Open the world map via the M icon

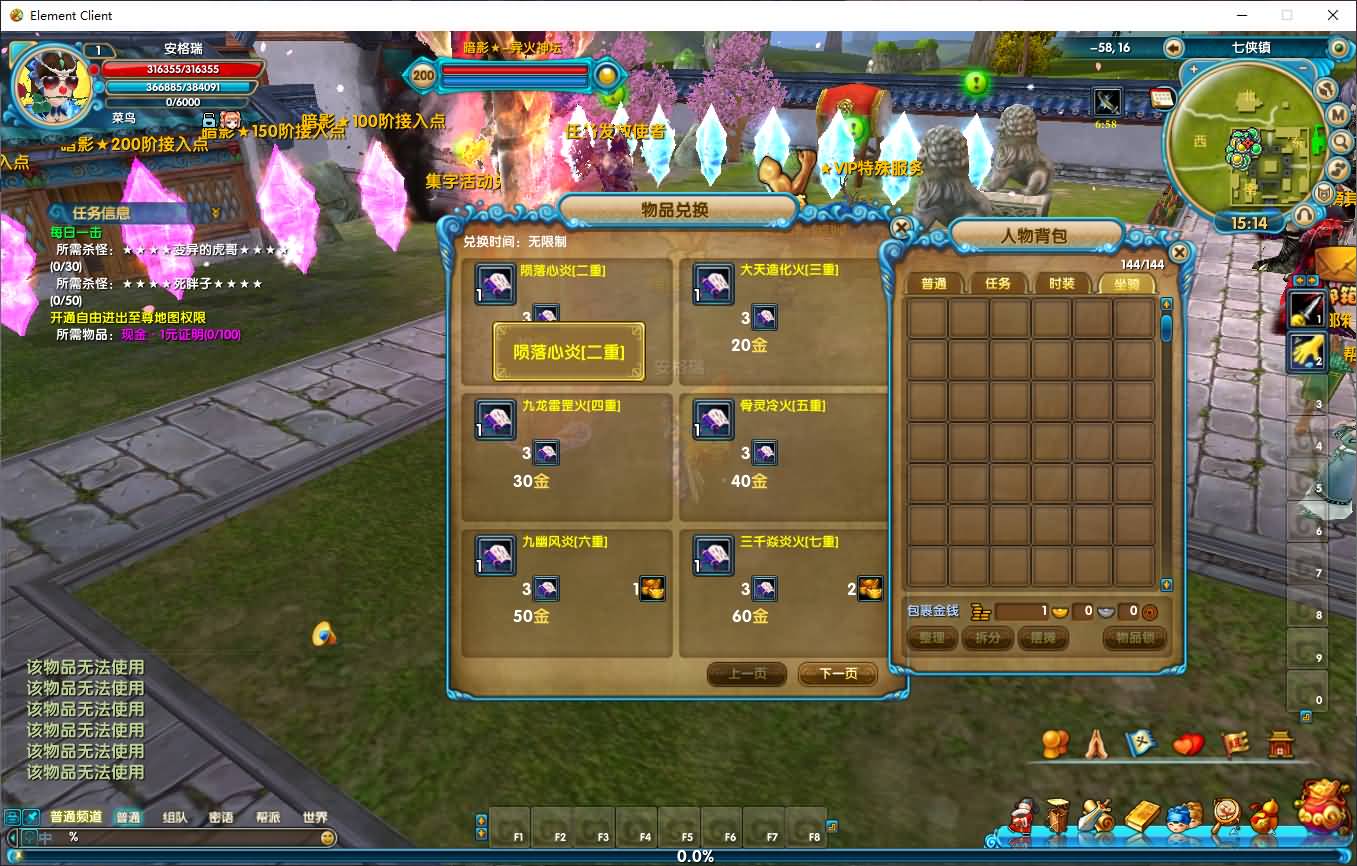point(1338,115)
